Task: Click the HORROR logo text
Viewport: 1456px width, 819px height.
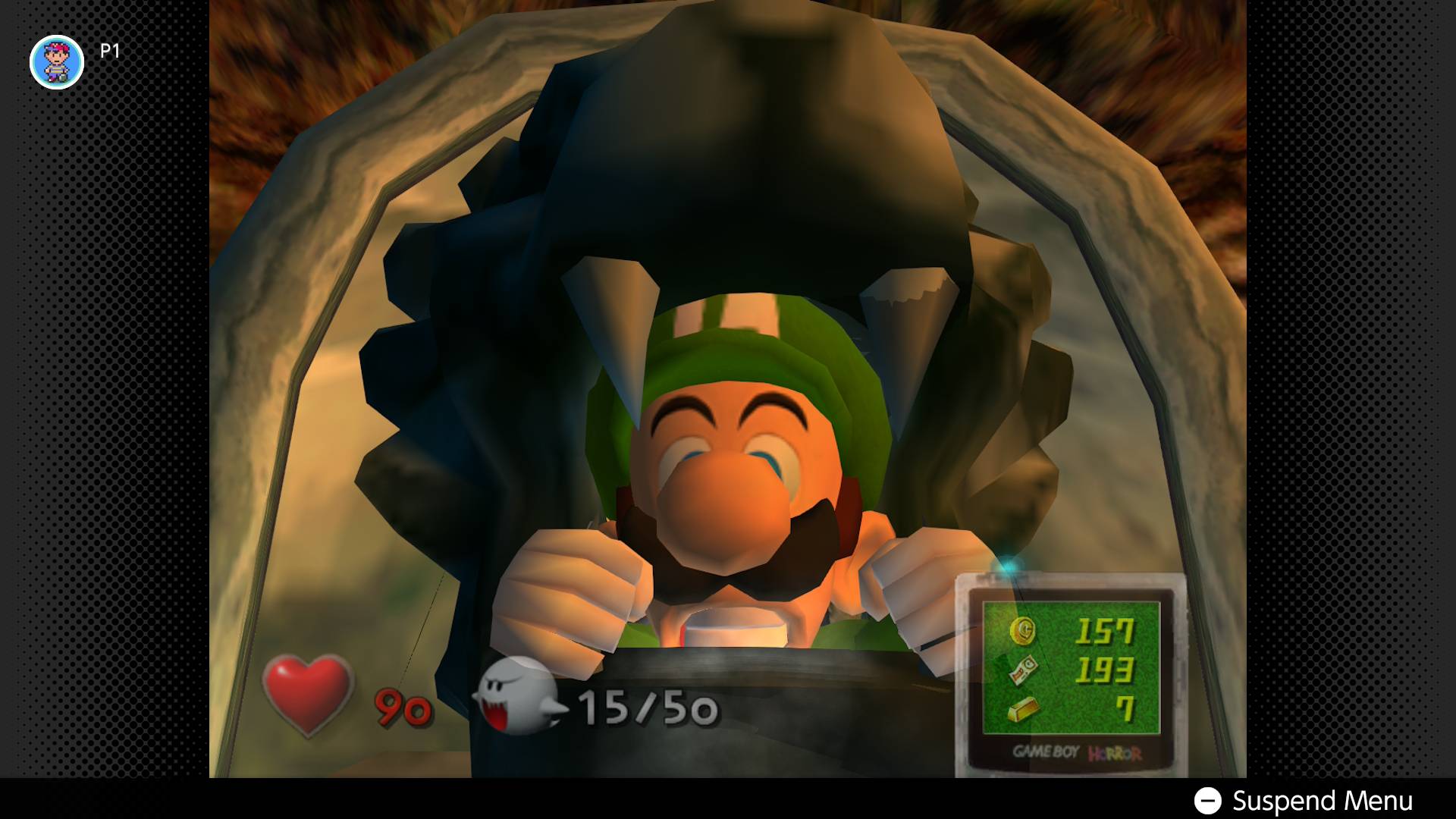Action: pos(1116,752)
